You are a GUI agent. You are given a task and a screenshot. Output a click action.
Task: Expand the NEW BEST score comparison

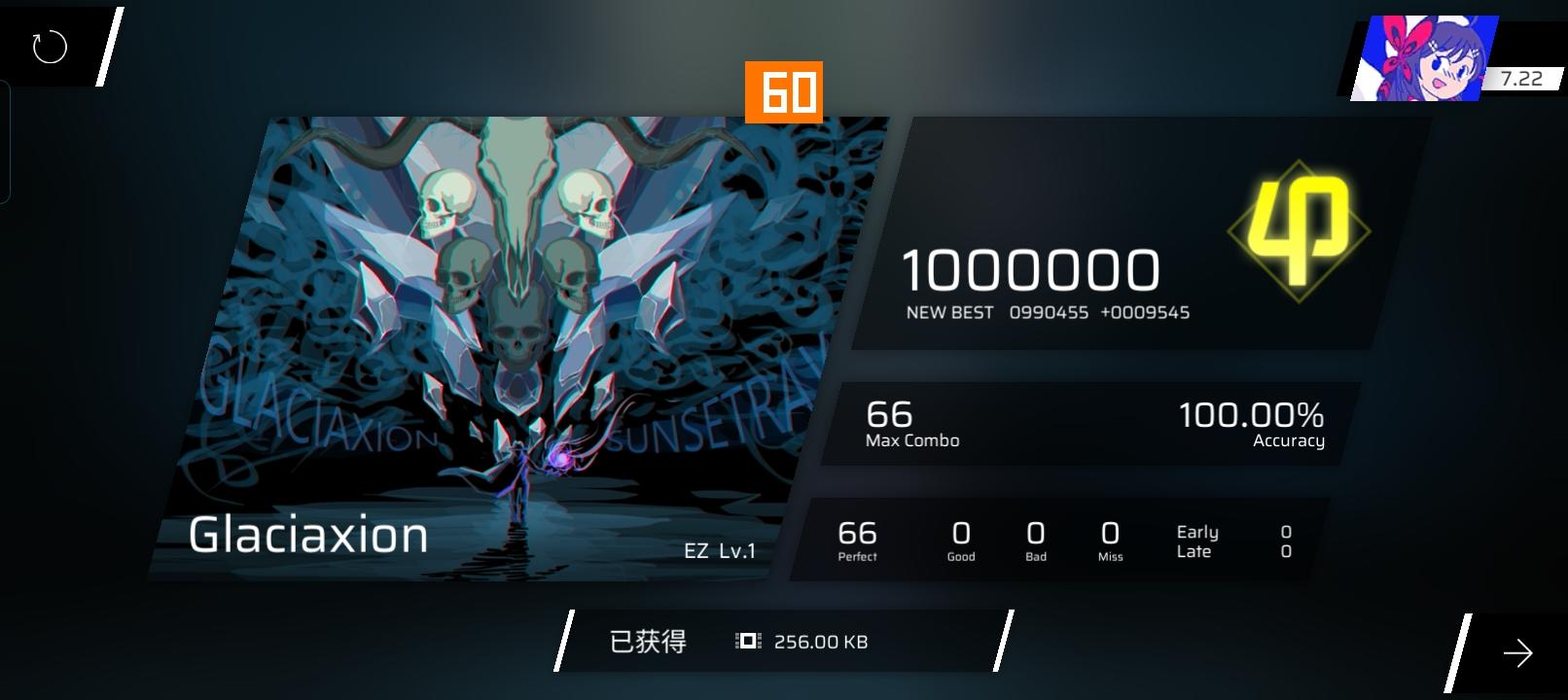(1048, 312)
